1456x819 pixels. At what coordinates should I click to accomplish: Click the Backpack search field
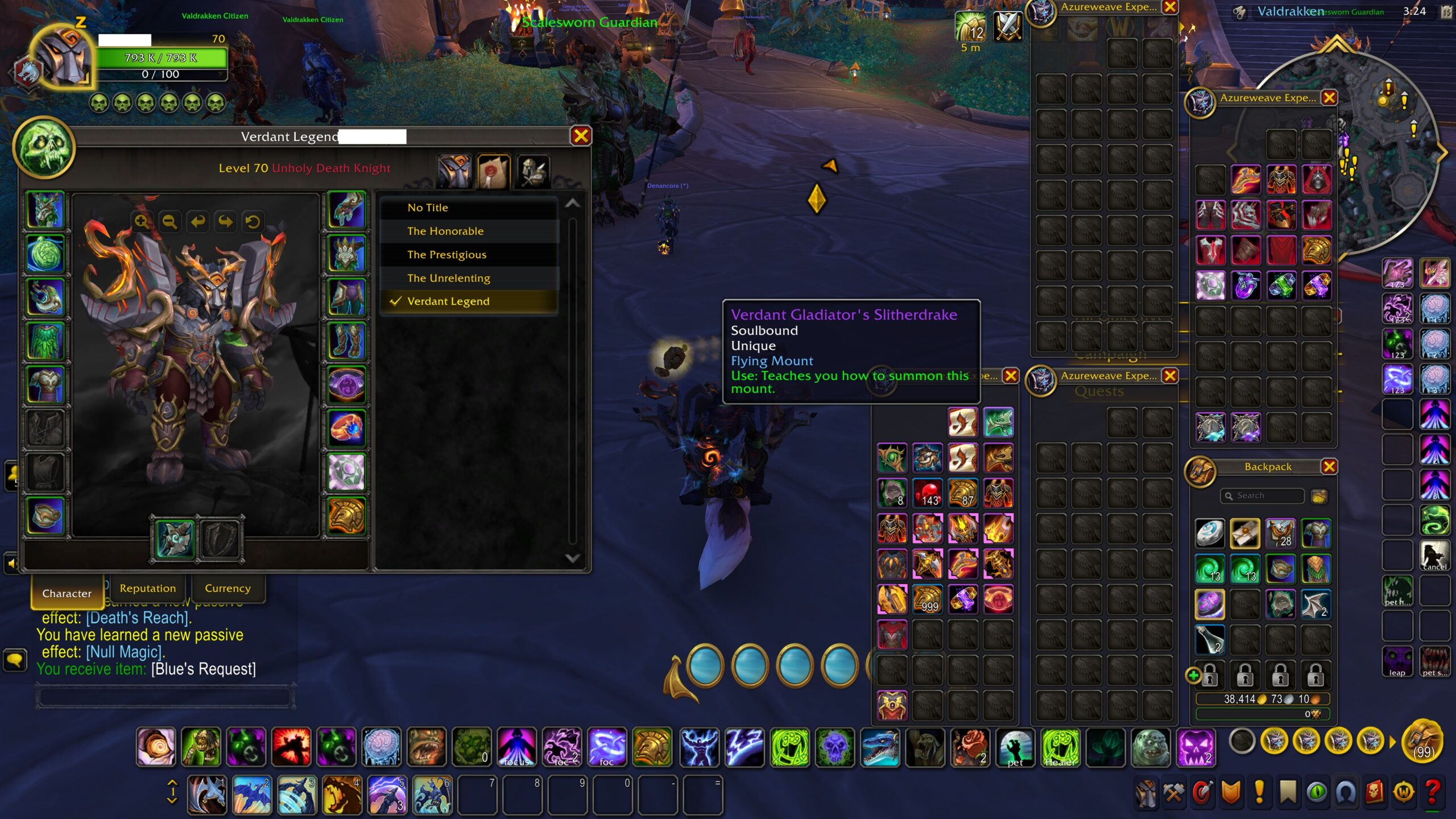click(x=1263, y=496)
